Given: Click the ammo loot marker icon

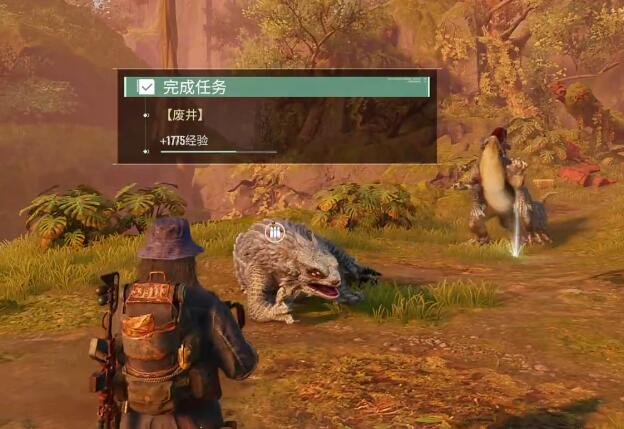Looking at the screenshot, I should coord(274,232).
